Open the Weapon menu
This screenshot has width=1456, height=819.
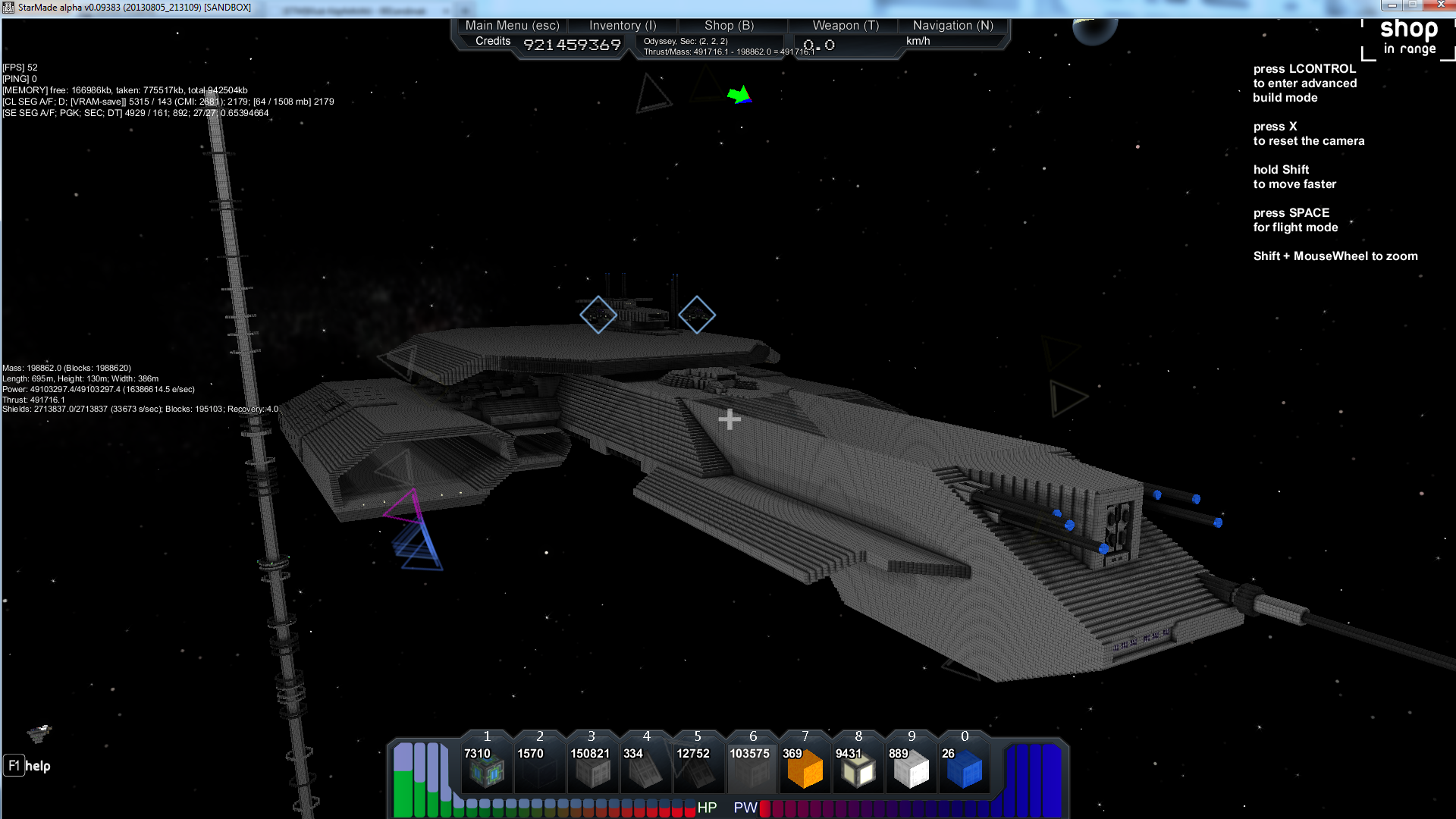846,25
